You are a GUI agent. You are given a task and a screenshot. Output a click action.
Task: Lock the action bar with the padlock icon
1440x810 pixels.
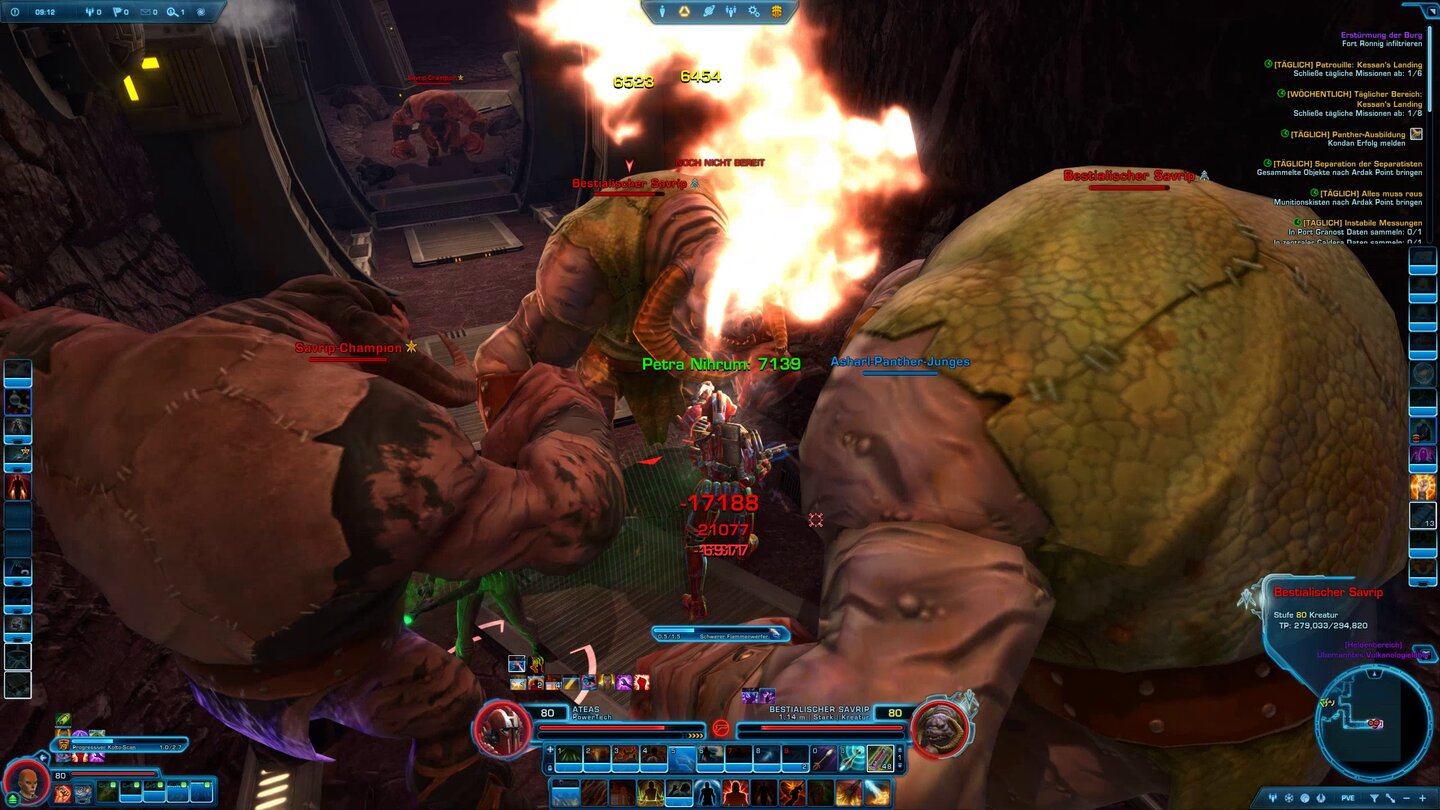coord(548,769)
